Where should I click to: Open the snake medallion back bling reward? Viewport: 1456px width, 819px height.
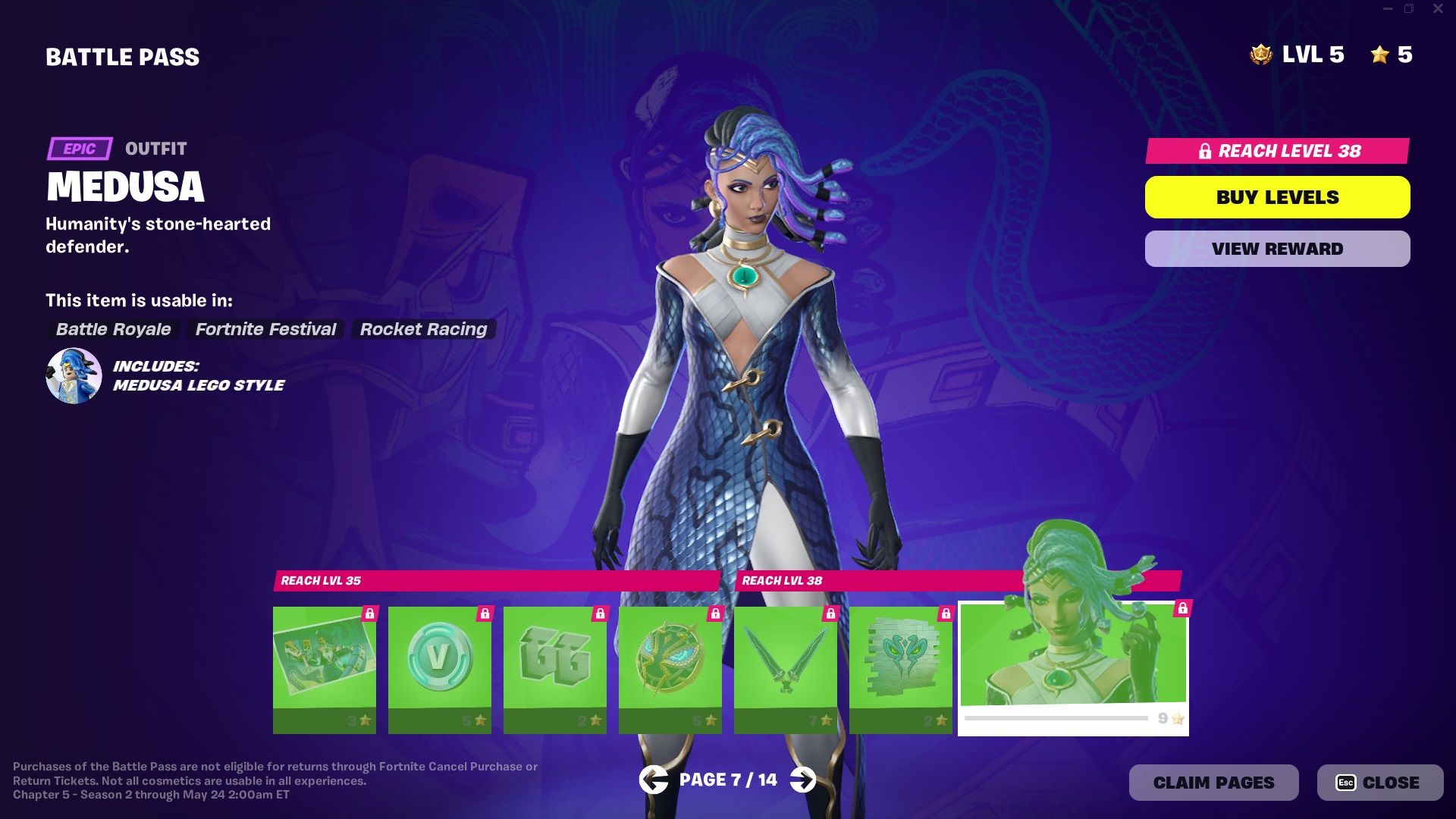tap(670, 667)
